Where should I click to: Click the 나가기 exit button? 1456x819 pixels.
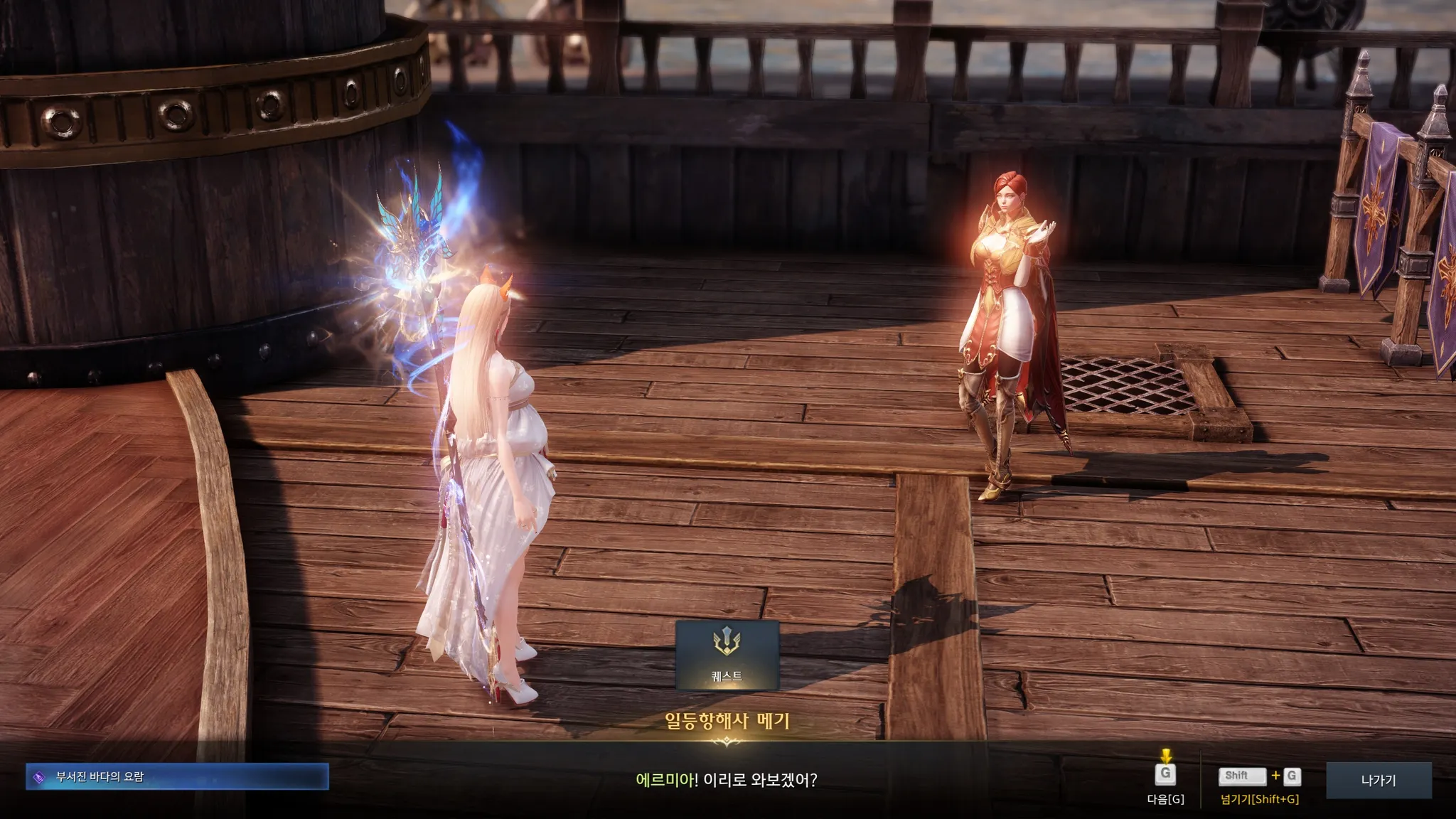pos(1378,780)
